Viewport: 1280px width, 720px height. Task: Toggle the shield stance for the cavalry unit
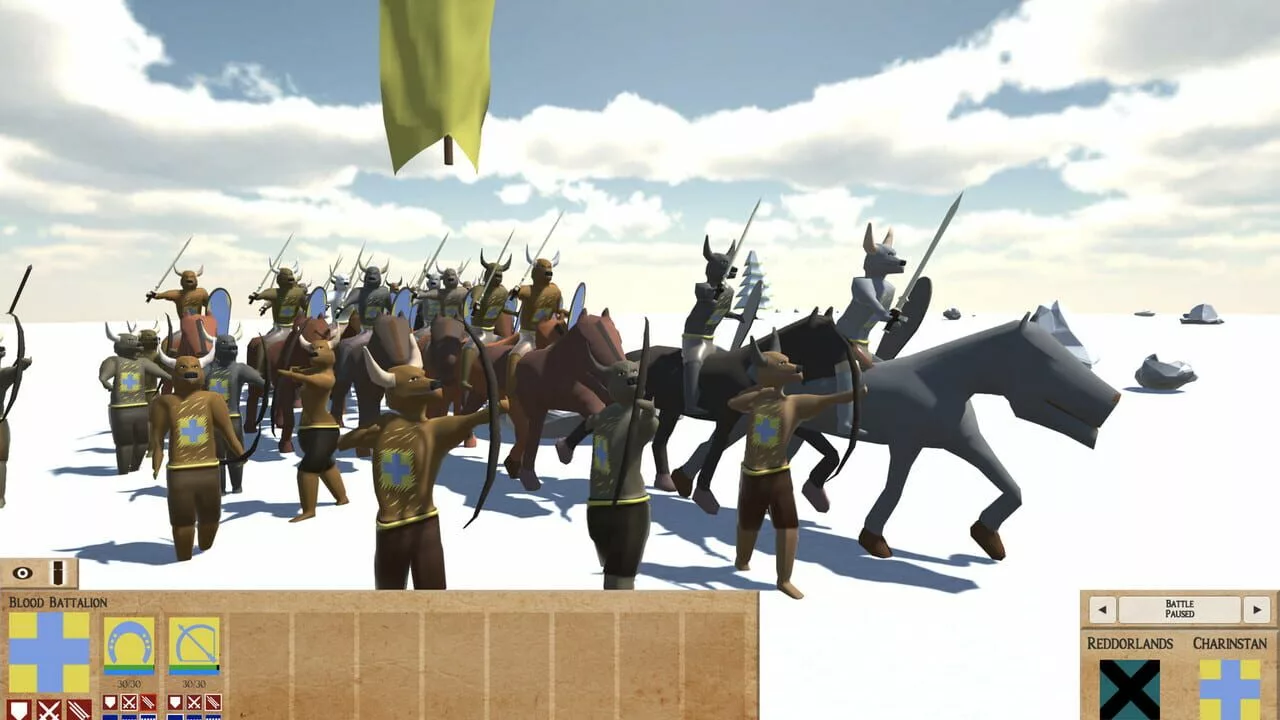(x=111, y=703)
